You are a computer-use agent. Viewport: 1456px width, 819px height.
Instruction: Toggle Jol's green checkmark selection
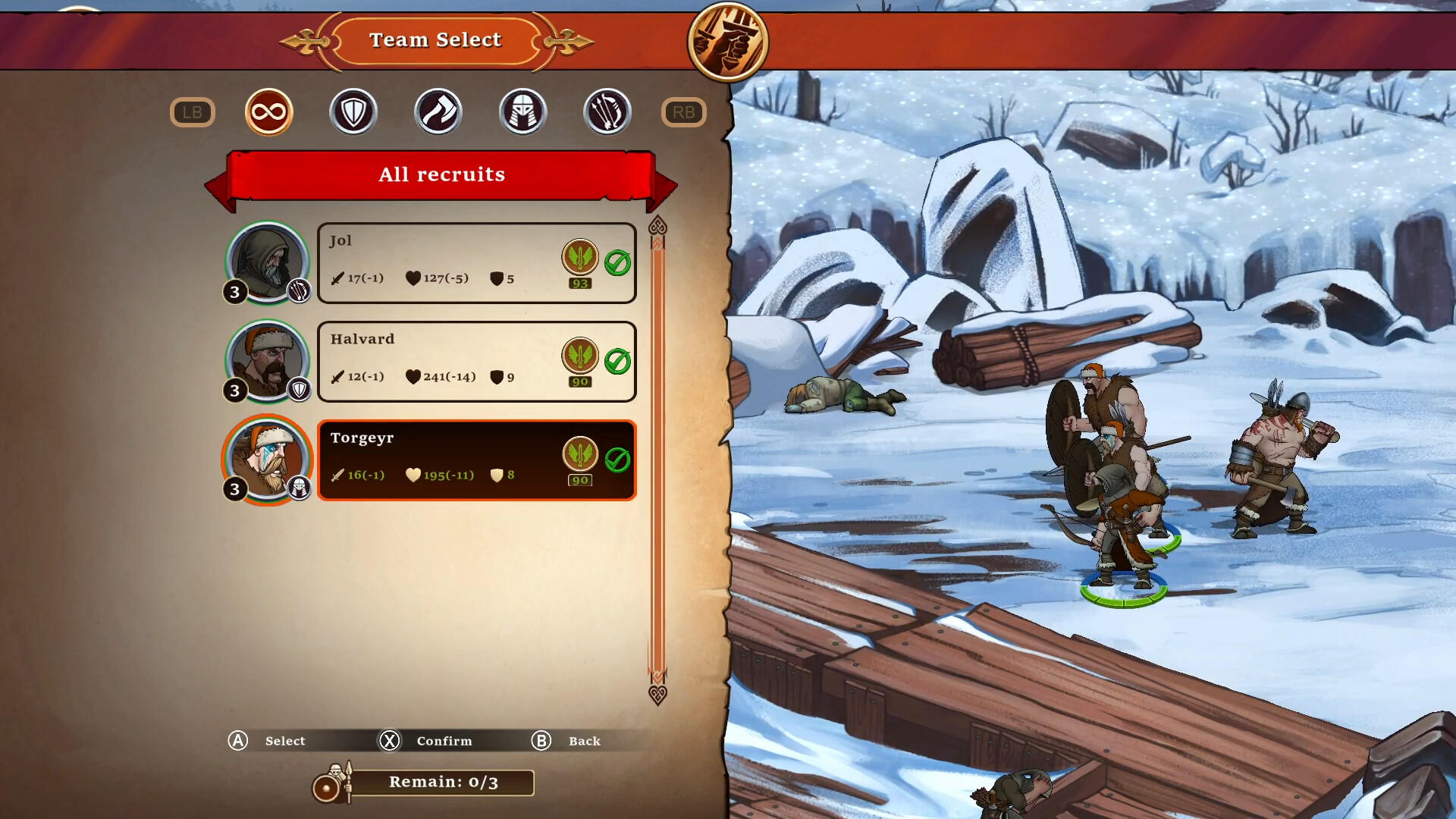tap(619, 262)
